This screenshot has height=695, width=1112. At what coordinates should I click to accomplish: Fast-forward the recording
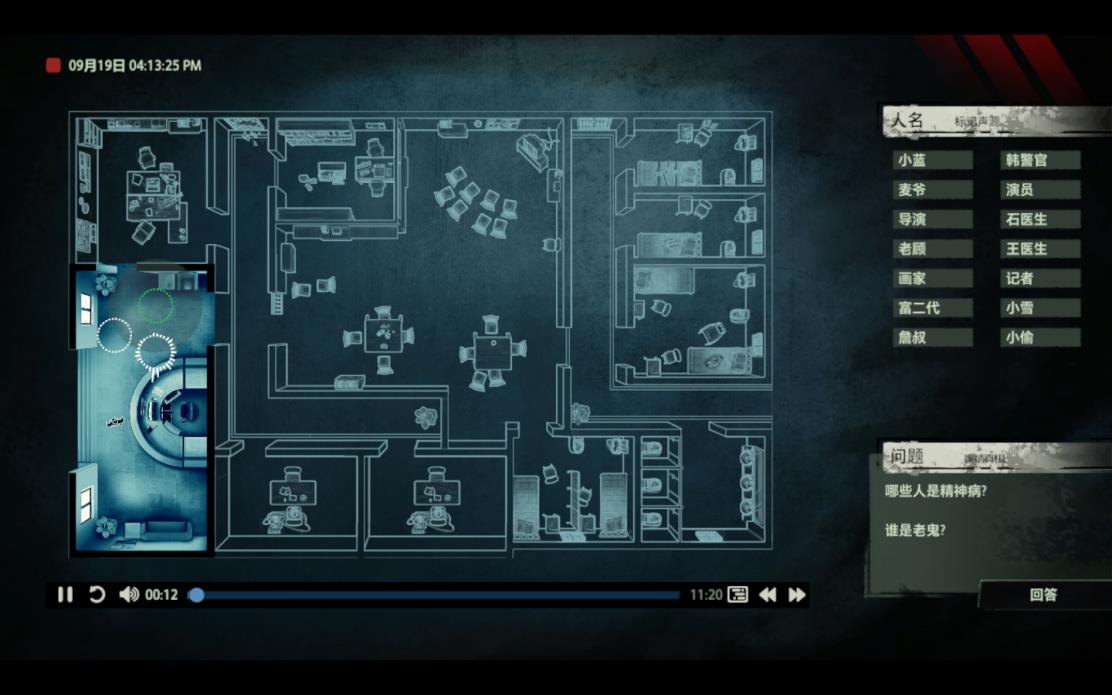pyautogui.click(x=797, y=595)
